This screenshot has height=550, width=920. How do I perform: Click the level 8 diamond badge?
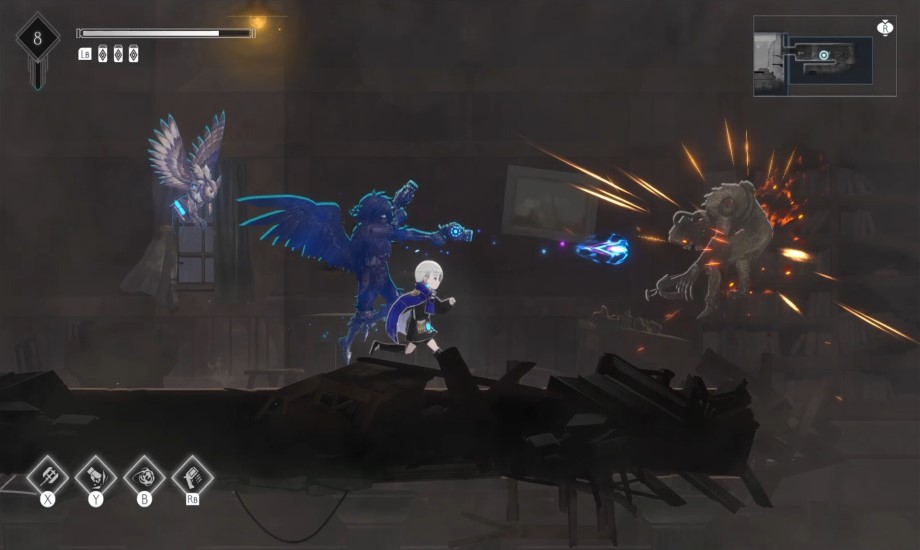click(x=38, y=40)
